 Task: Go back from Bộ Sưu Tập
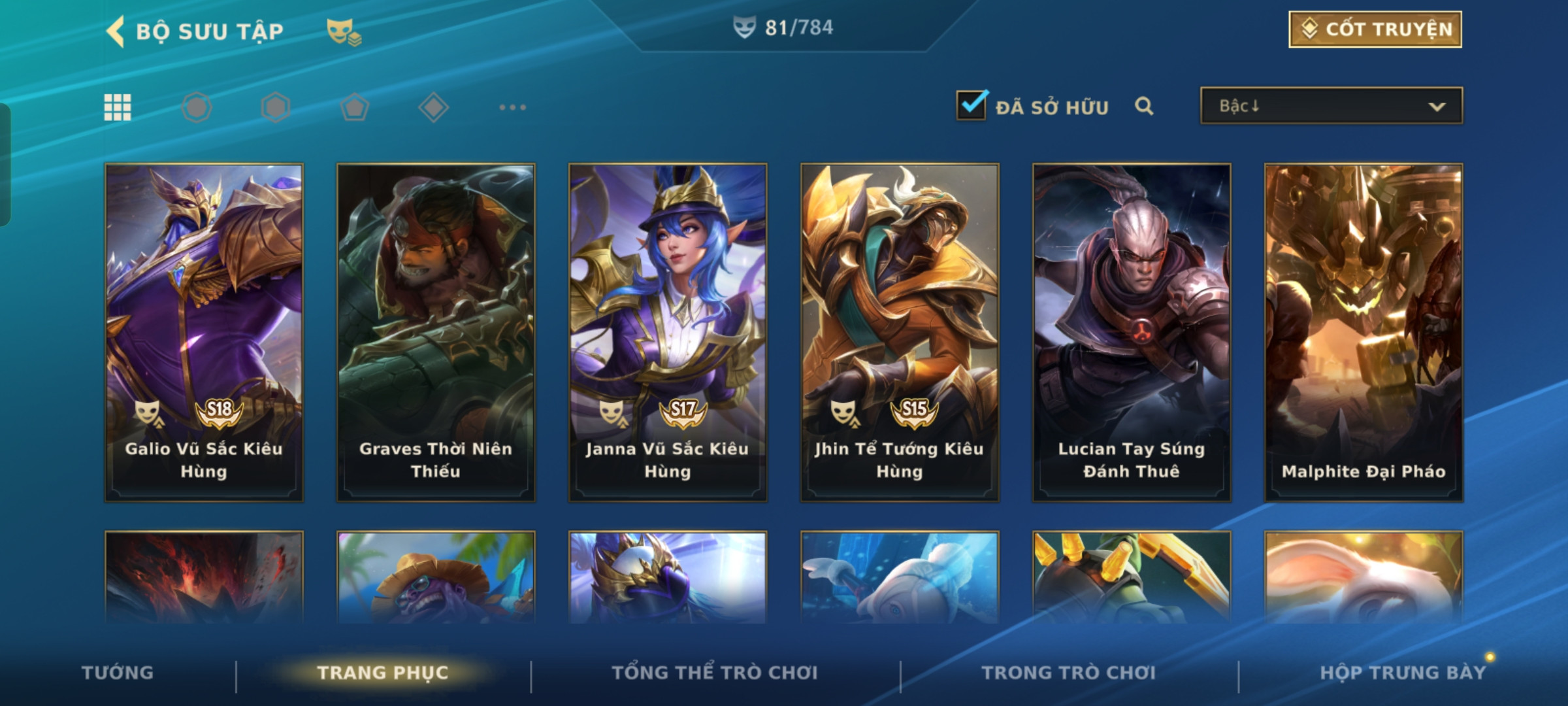click(x=116, y=31)
